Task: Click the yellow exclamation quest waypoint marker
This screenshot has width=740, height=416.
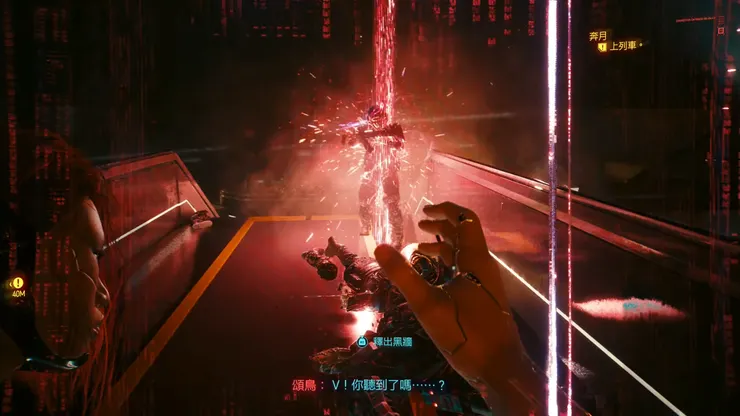Action: click(x=17, y=283)
